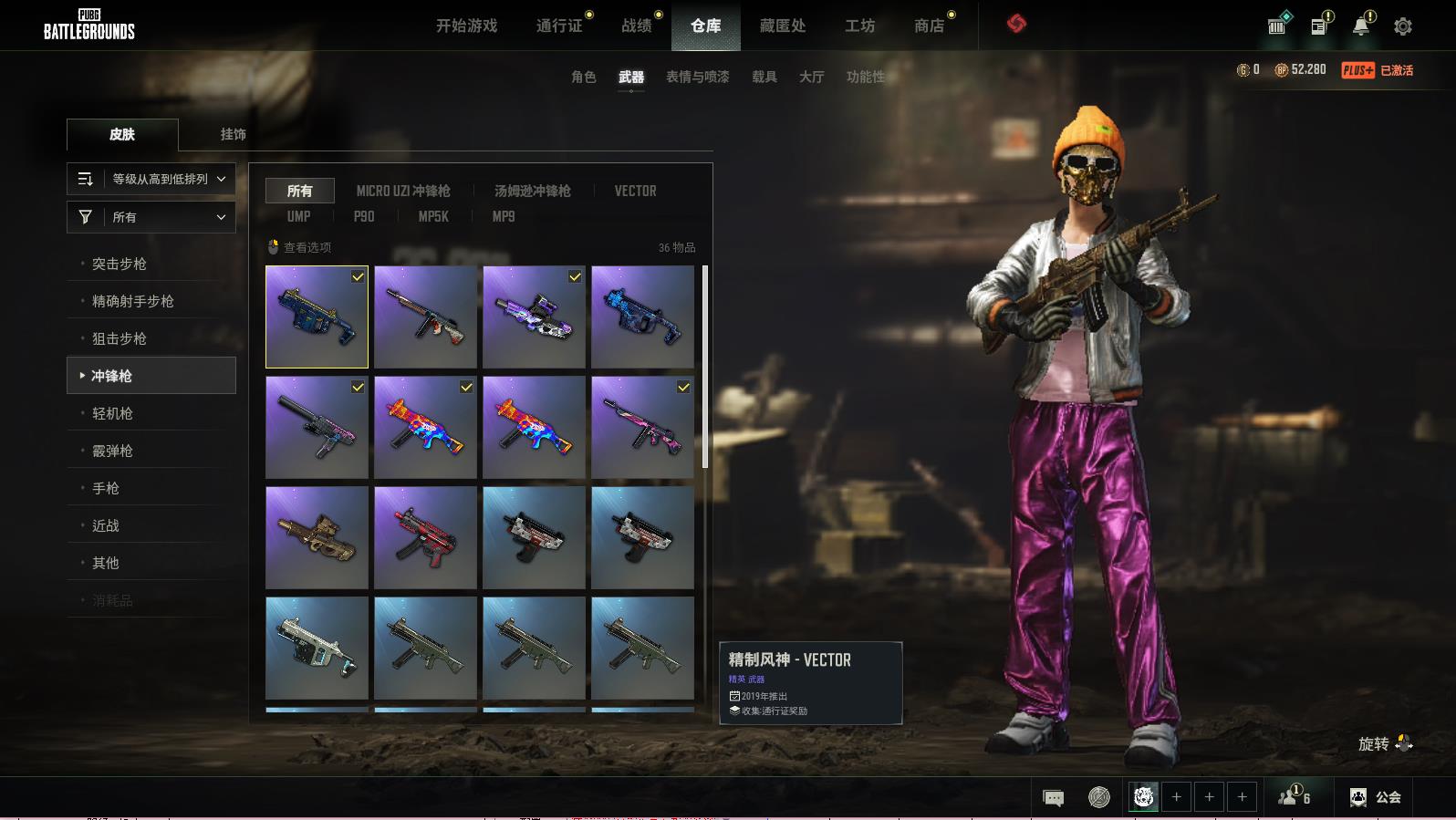
Task: Open the gear settings icon
Action: [1402, 26]
